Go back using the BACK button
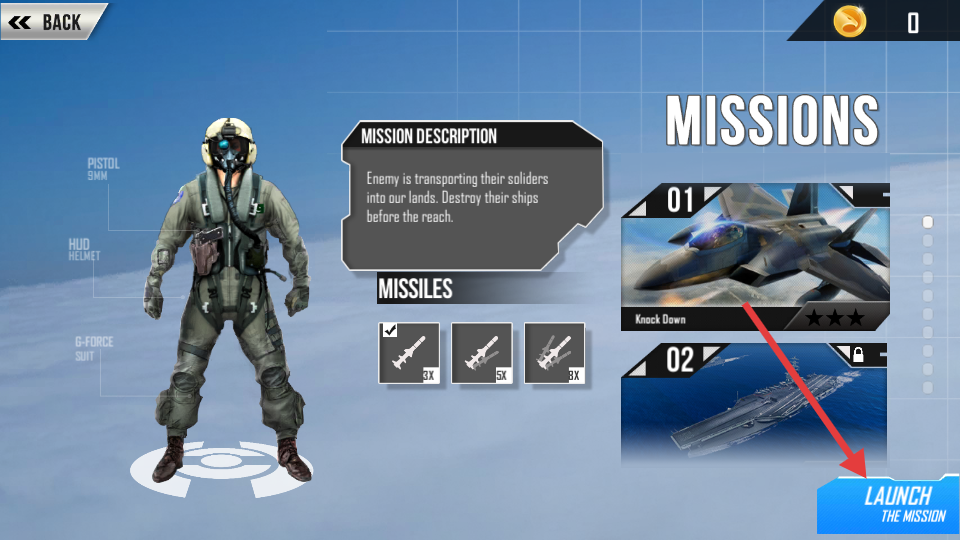Viewport: 960px width, 540px height. pos(52,22)
